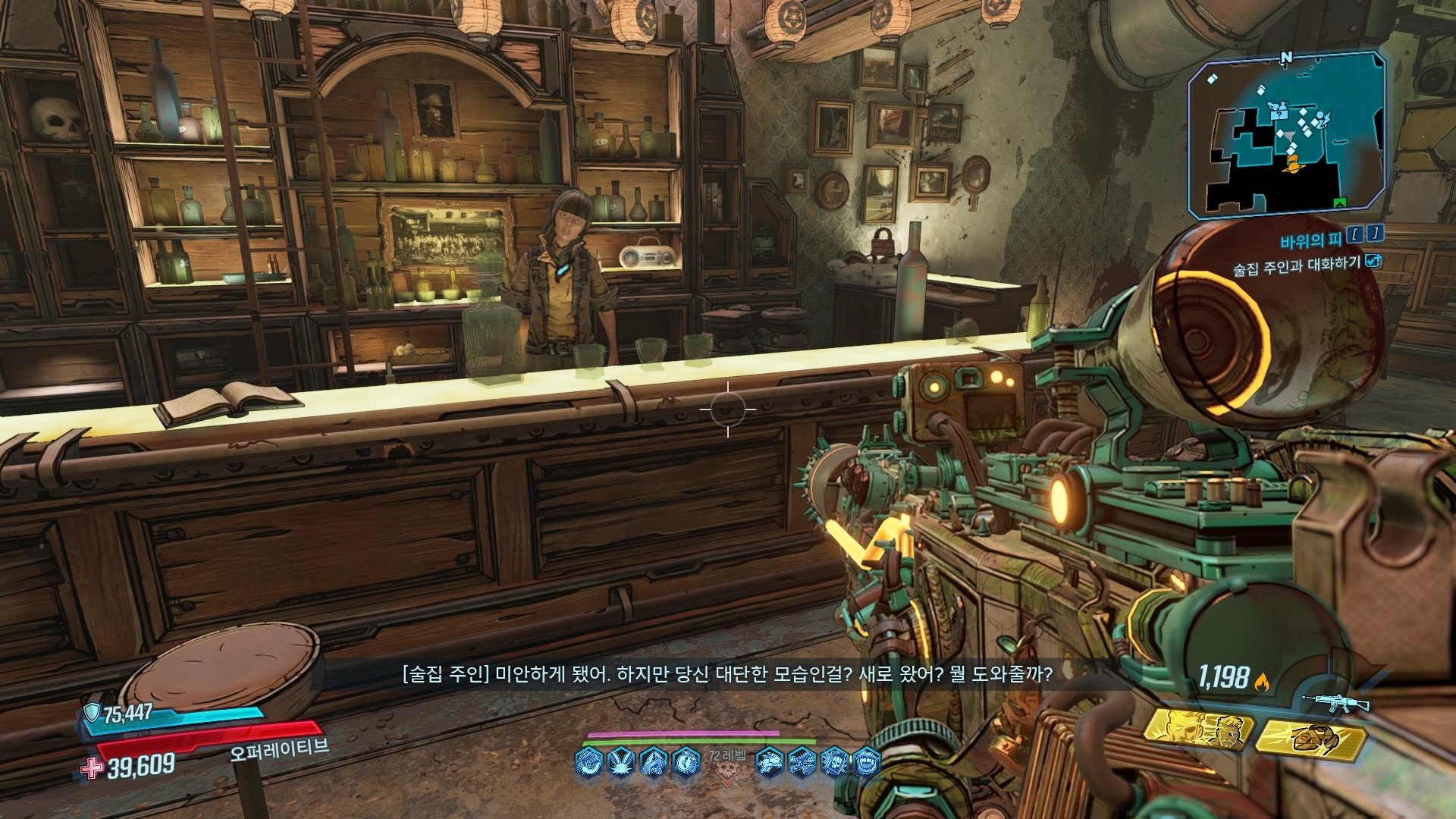This screenshot has width=1456, height=819.
Task: Select the assault rifle weapon icon
Action: pos(1335,702)
